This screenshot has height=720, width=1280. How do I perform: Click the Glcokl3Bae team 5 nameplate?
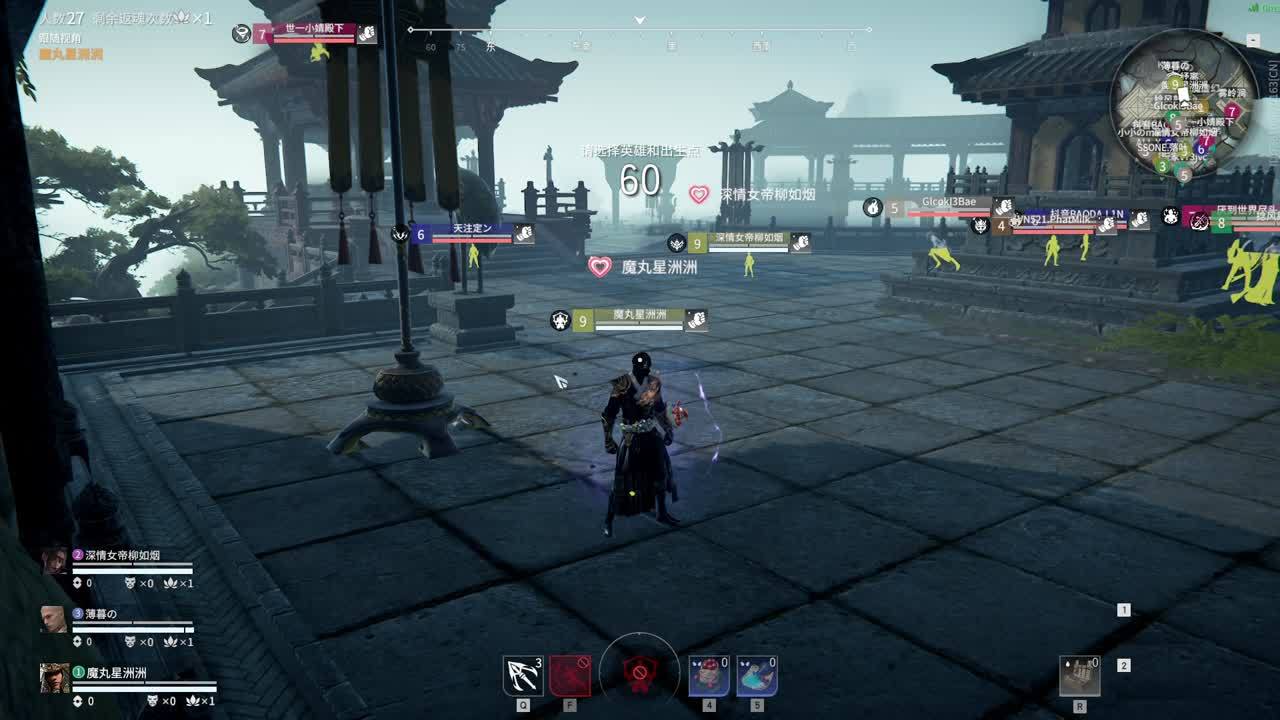947,207
